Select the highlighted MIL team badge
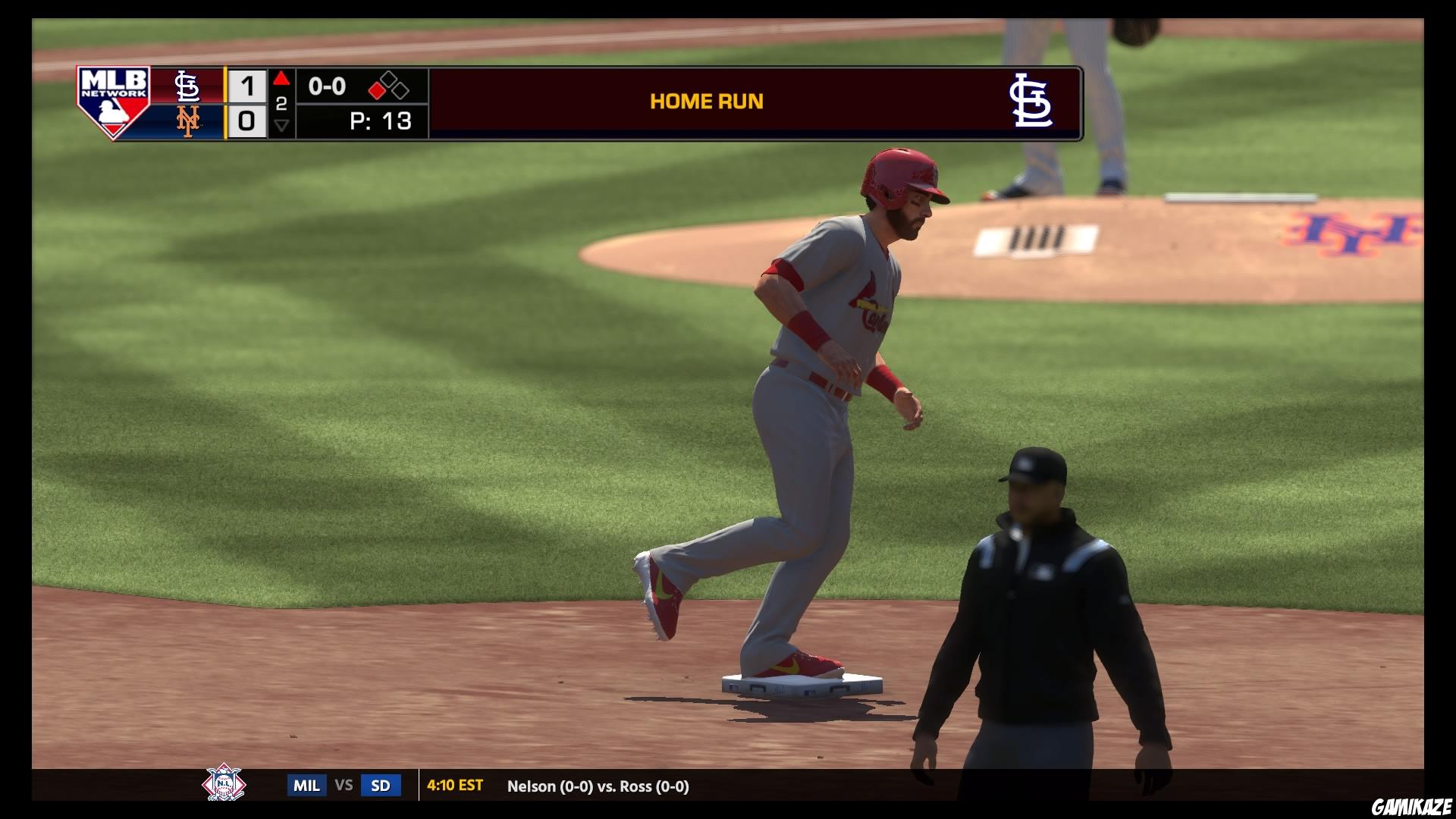Screen dimensions: 1456x819 click(x=306, y=786)
